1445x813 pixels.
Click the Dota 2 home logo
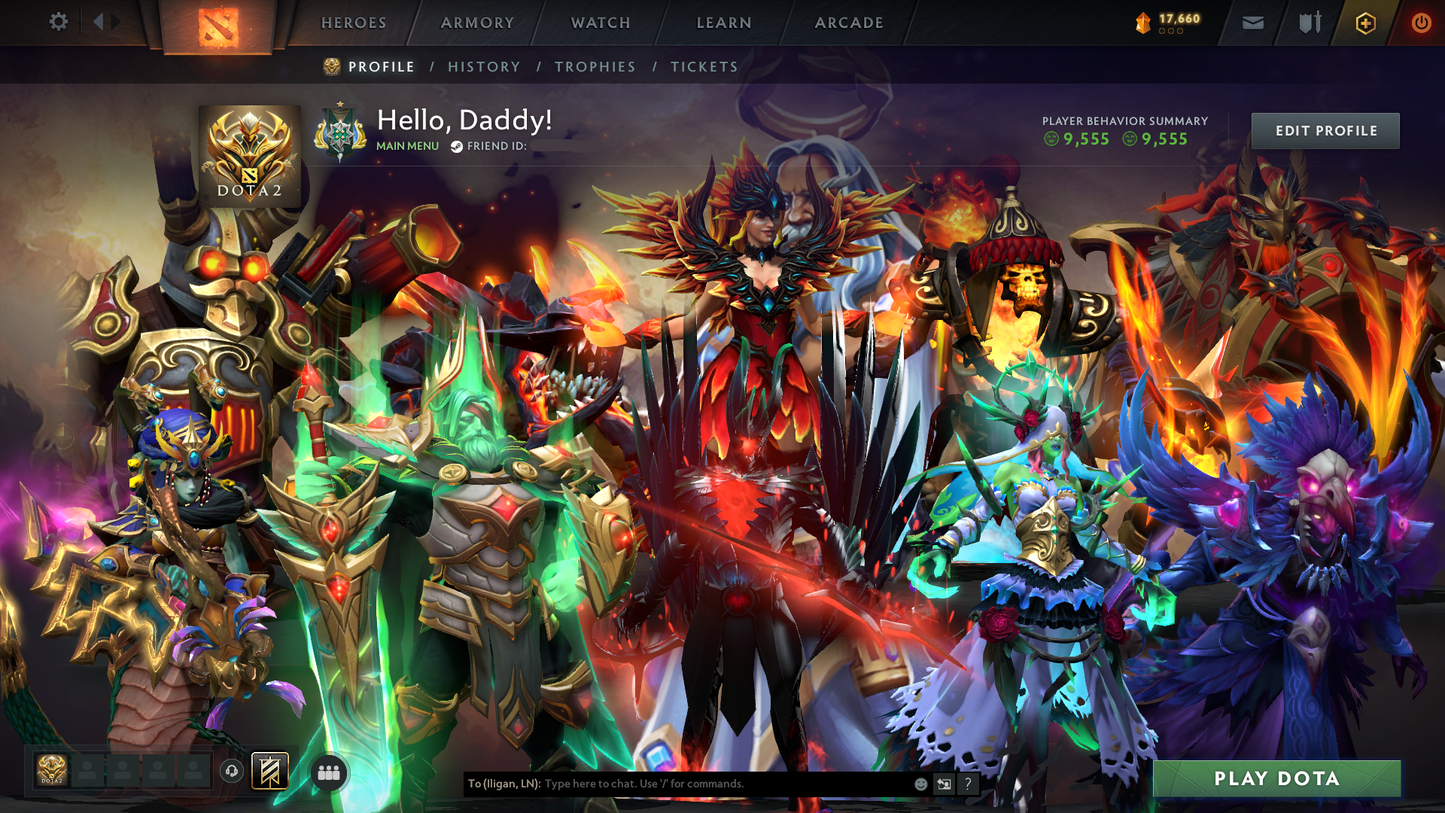tap(218, 25)
